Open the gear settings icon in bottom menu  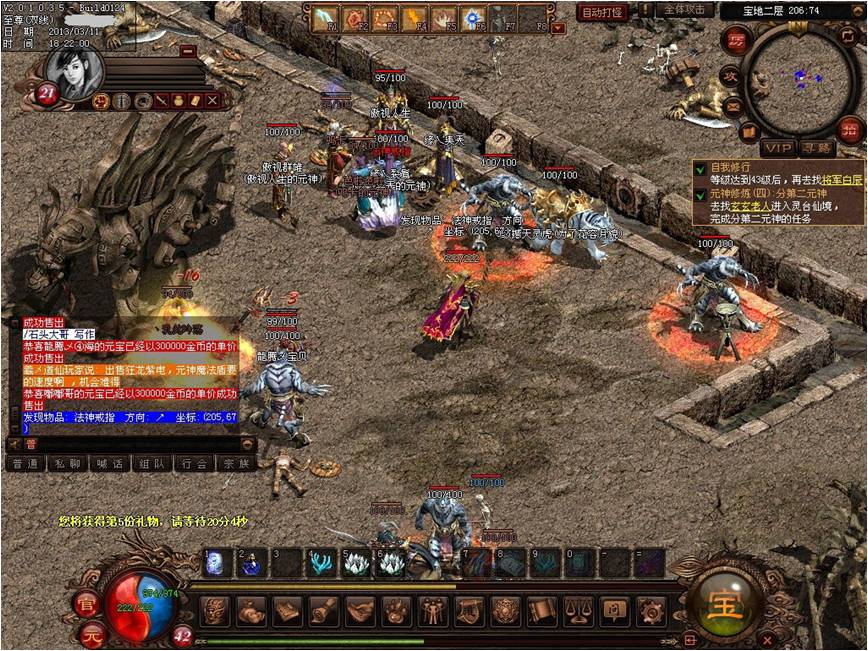coord(651,610)
